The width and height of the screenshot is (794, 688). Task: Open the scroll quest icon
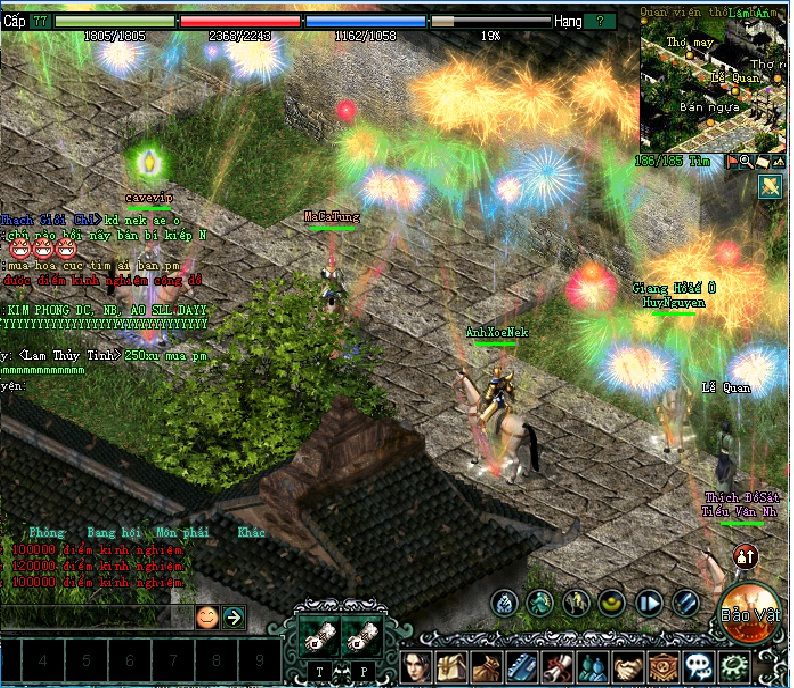557,665
